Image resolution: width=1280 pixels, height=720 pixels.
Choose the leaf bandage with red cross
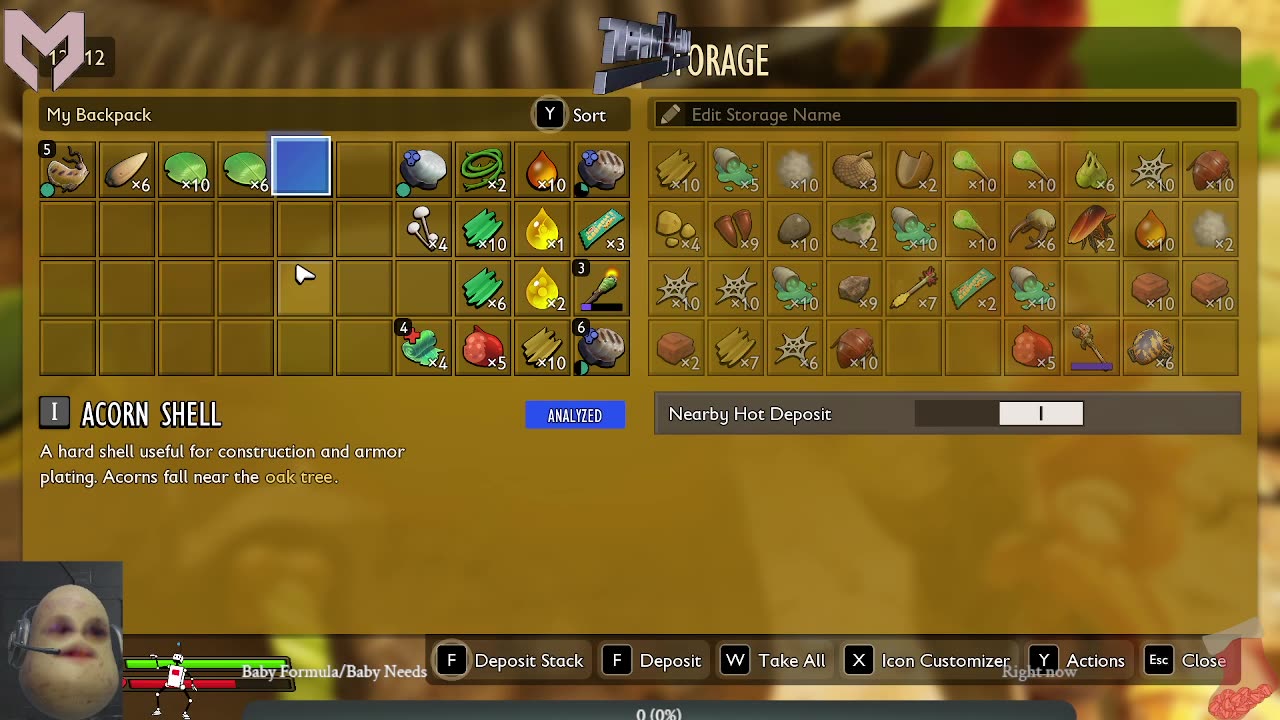point(423,348)
